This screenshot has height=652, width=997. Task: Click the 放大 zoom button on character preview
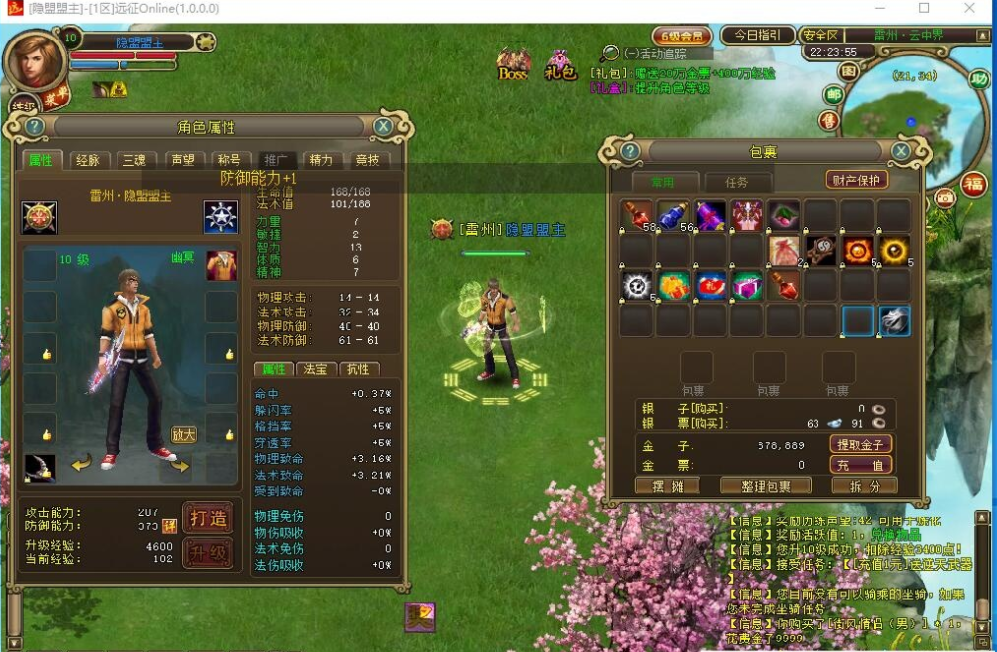click(183, 435)
